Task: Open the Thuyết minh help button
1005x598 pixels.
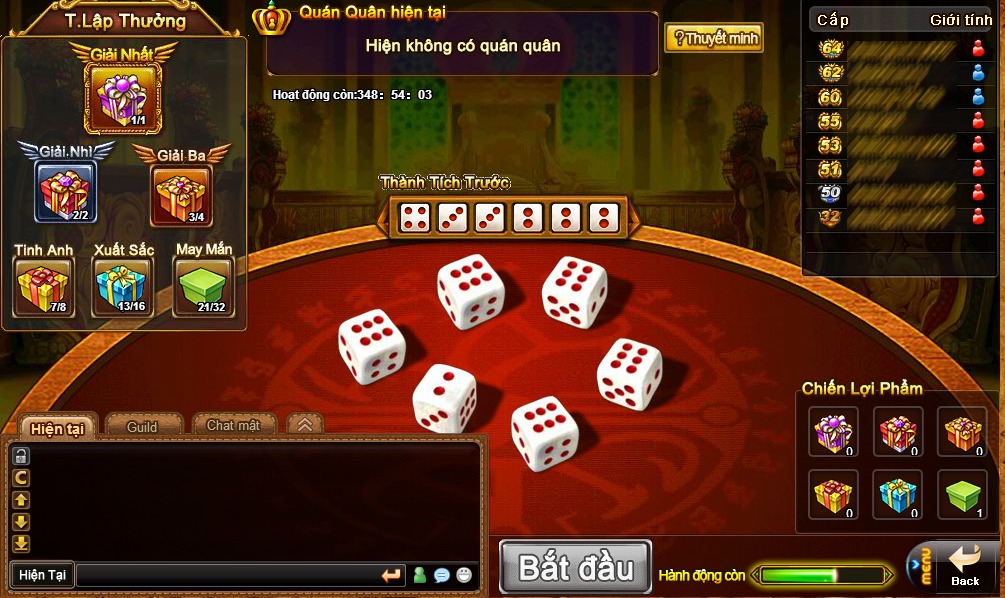Action: tap(714, 39)
